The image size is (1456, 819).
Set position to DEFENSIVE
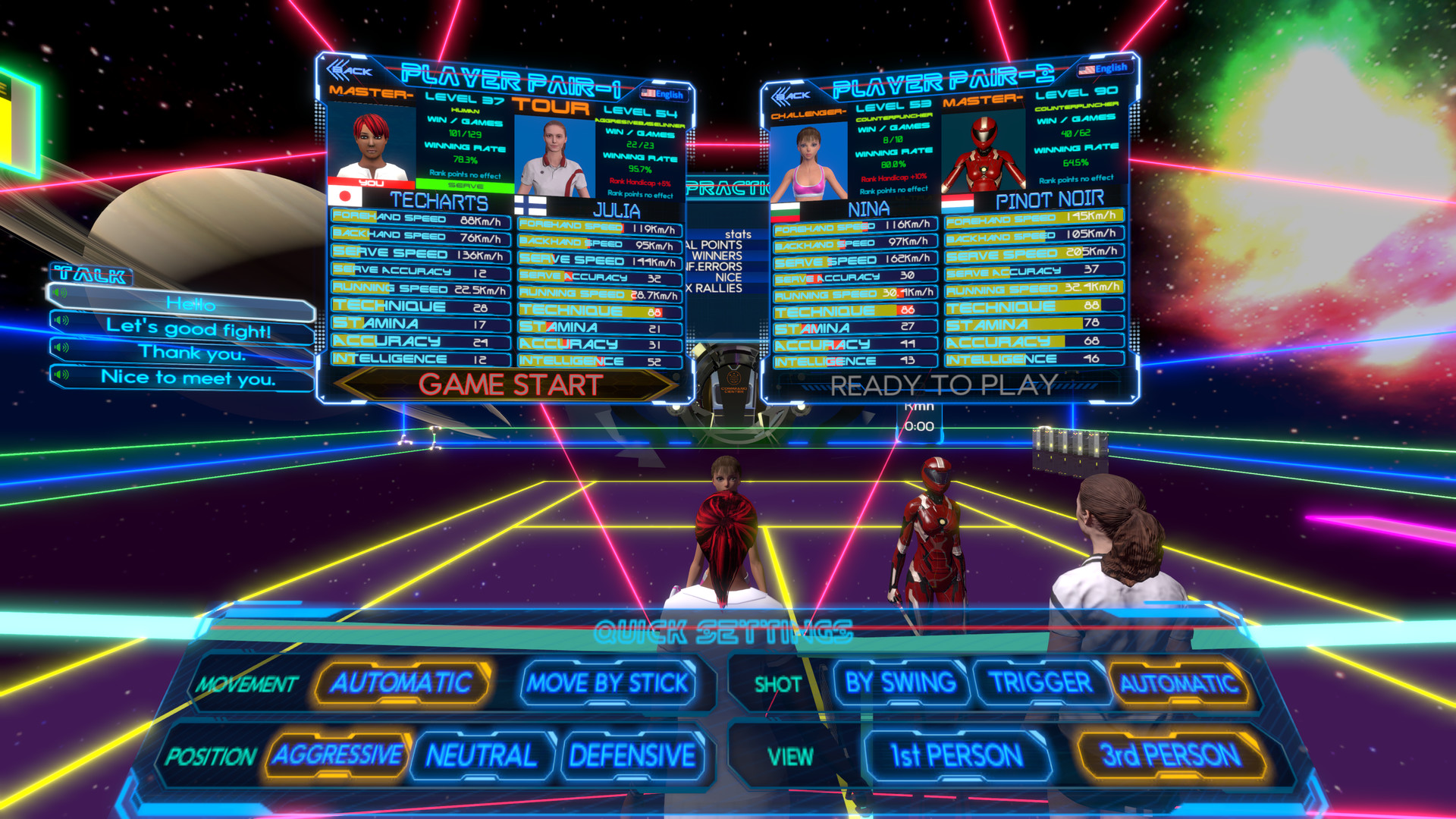[x=632, y=755]
